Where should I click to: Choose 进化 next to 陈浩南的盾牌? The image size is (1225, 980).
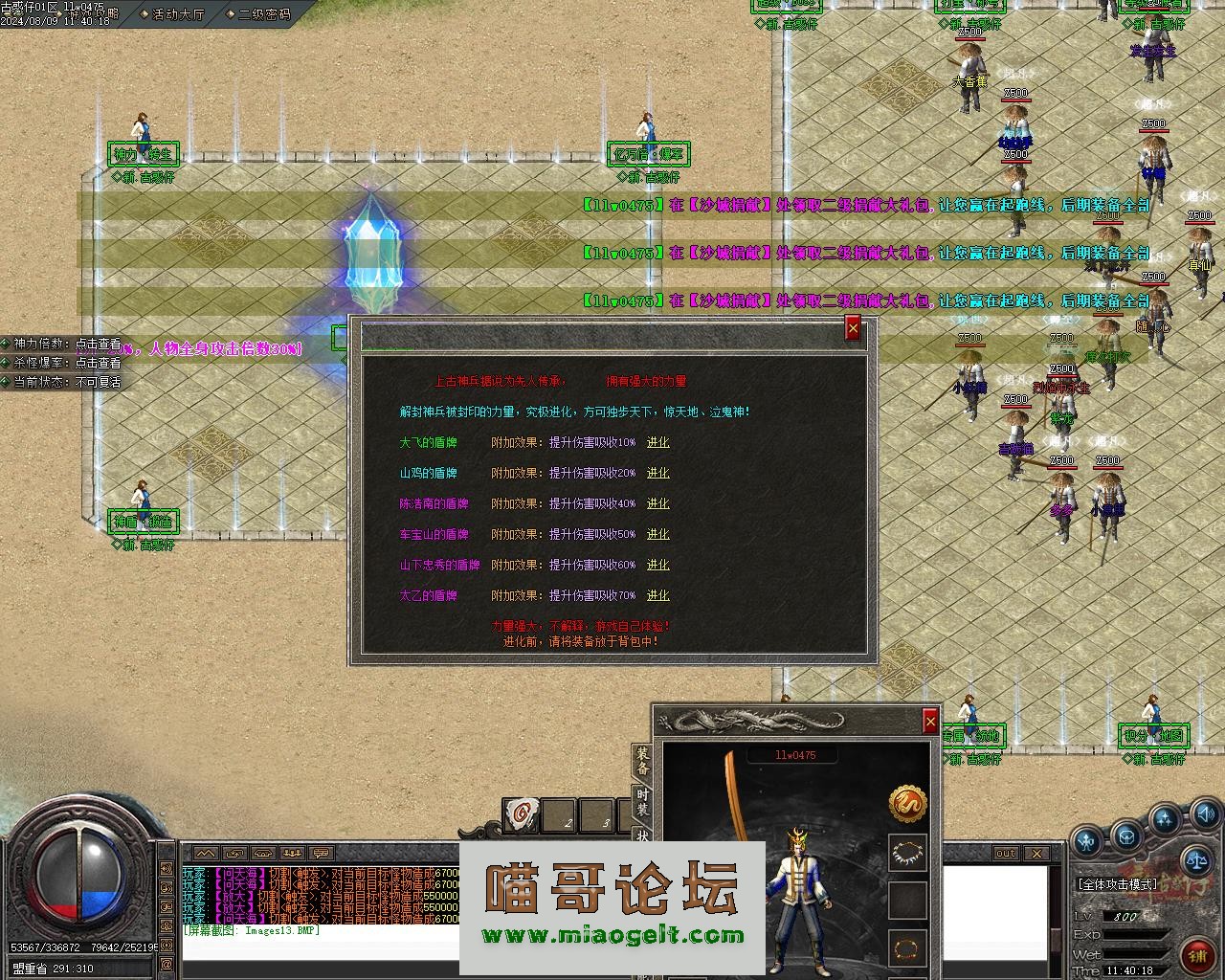pos(657,503)
